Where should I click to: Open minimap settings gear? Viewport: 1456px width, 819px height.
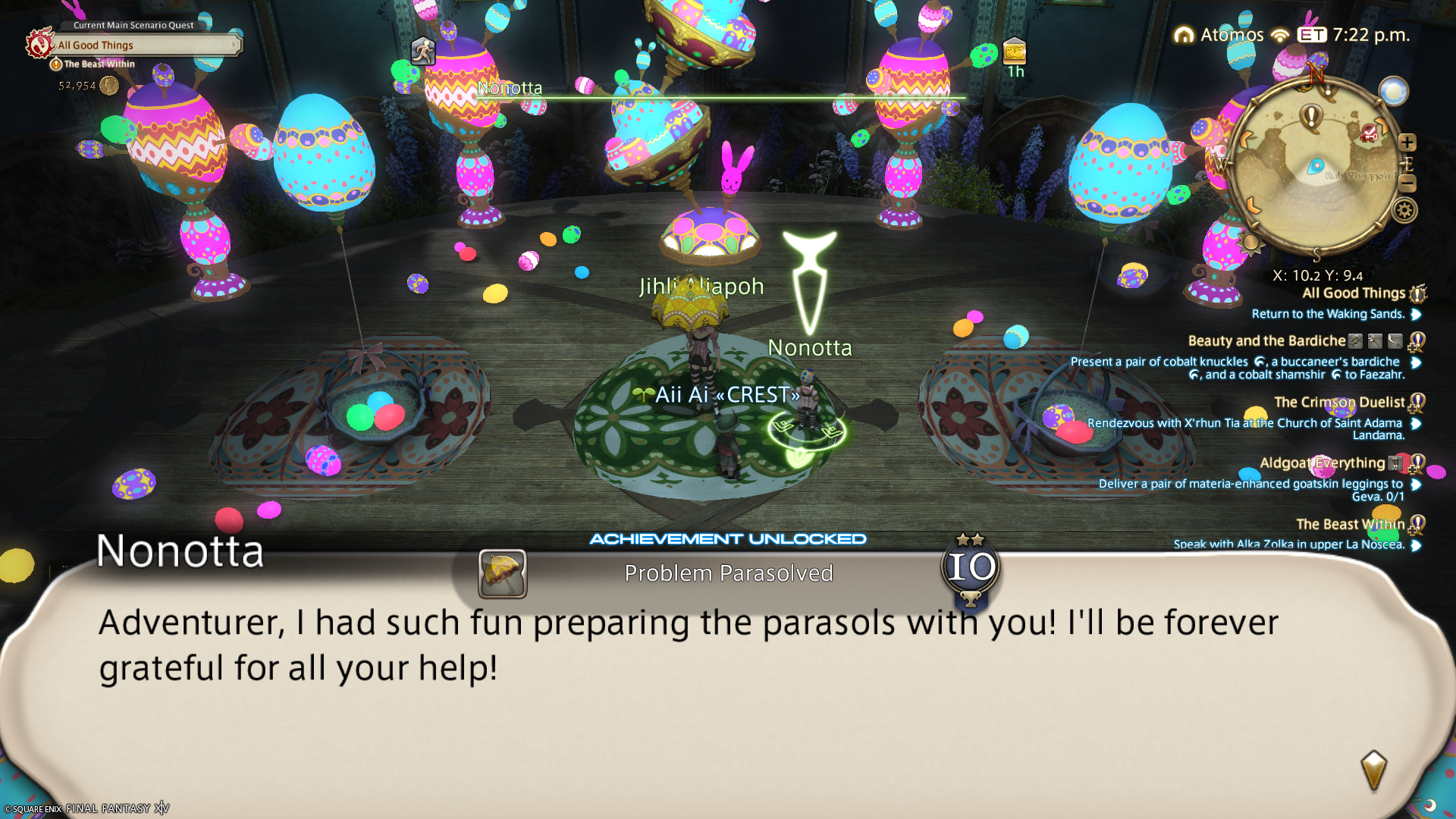pos(1404,210)
